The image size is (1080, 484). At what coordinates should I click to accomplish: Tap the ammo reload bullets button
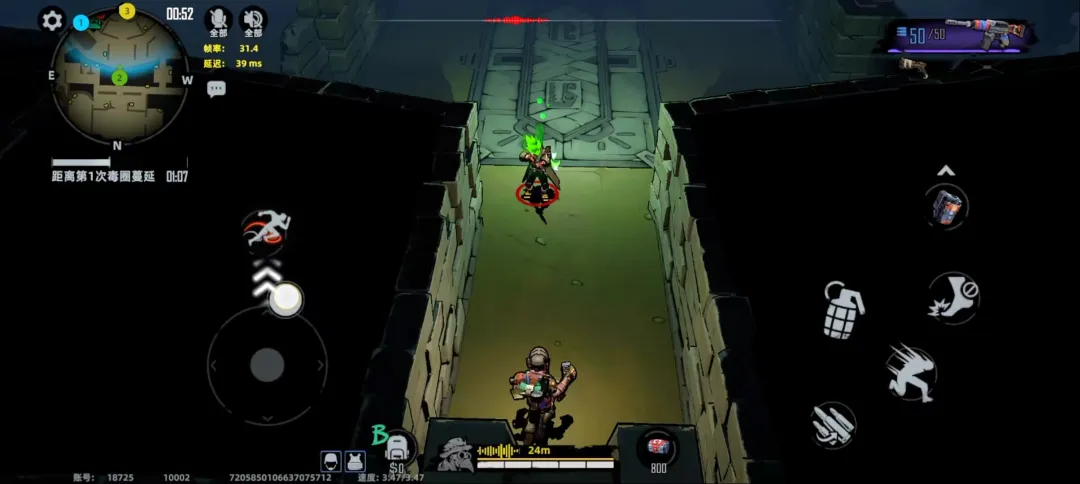(x=833, y=425)
